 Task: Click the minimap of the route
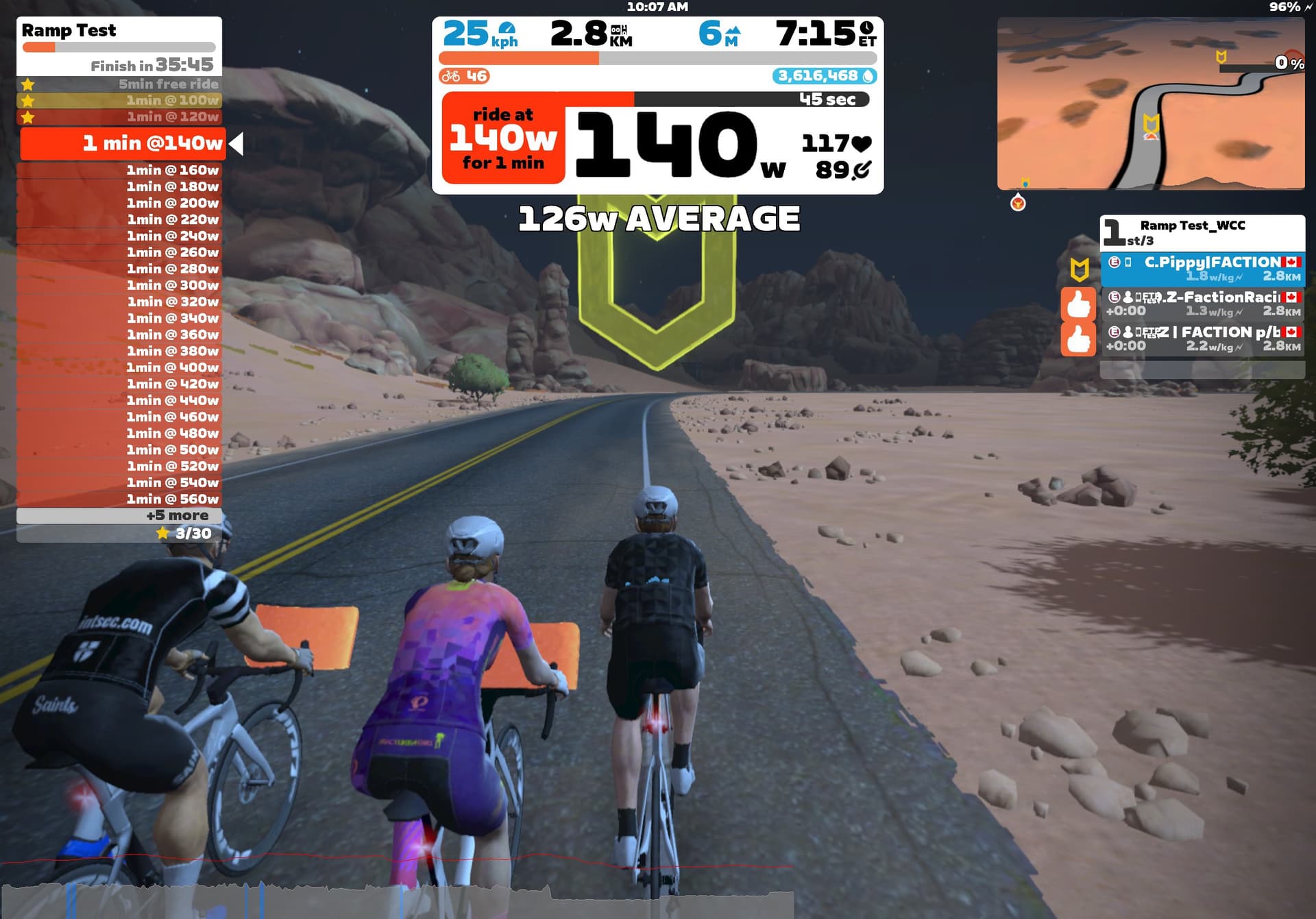[1150, 103]
